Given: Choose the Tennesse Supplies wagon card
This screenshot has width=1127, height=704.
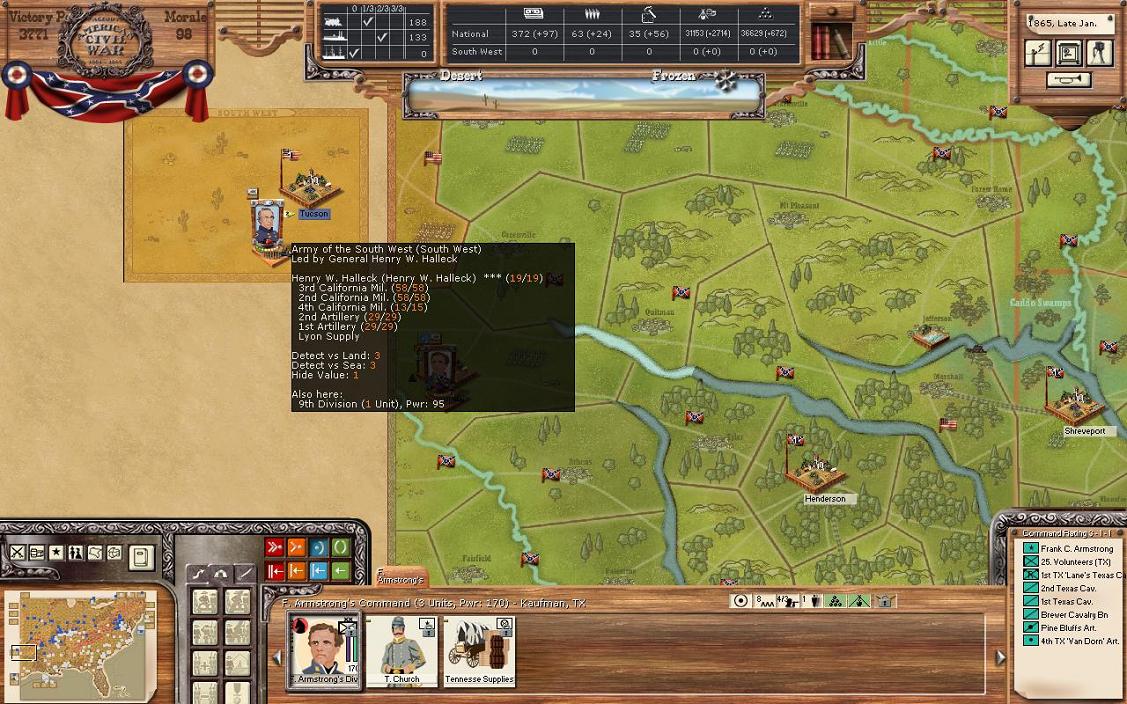Looking at the screenshot, I should point(478,650).
